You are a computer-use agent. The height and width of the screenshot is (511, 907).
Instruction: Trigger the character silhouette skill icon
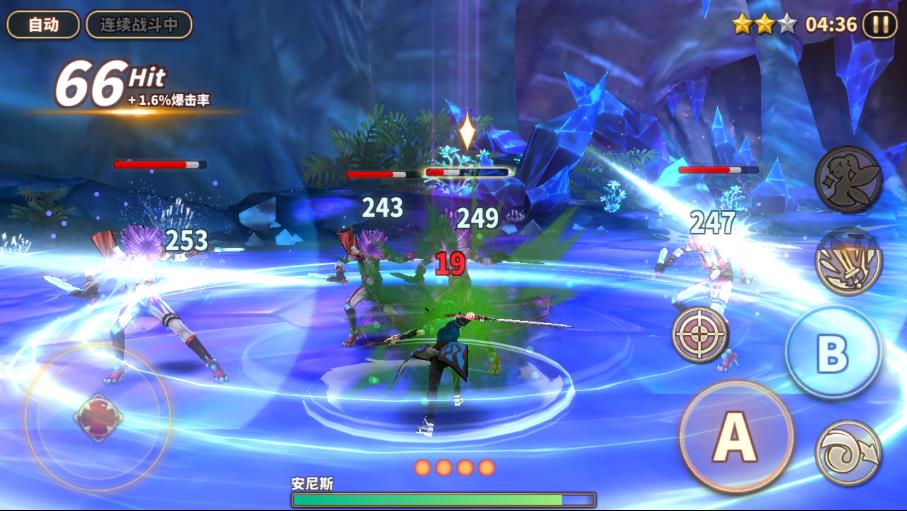tap(848, 179)
